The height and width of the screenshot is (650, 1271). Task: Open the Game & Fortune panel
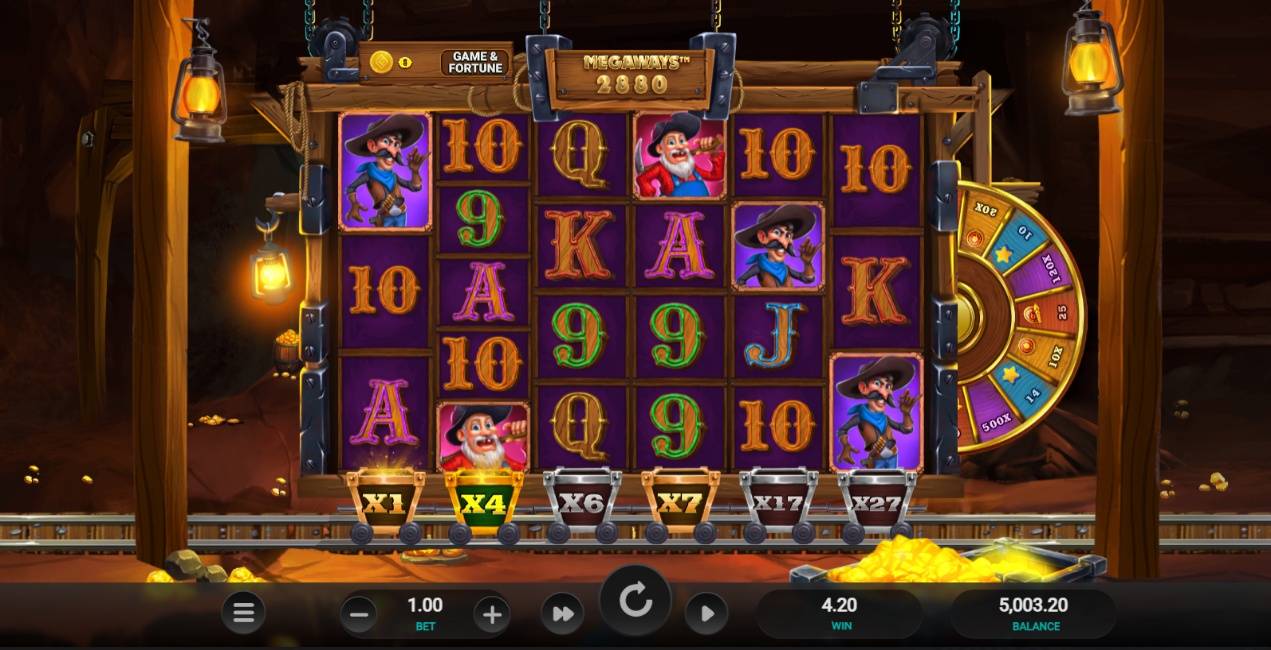(476, 63)
